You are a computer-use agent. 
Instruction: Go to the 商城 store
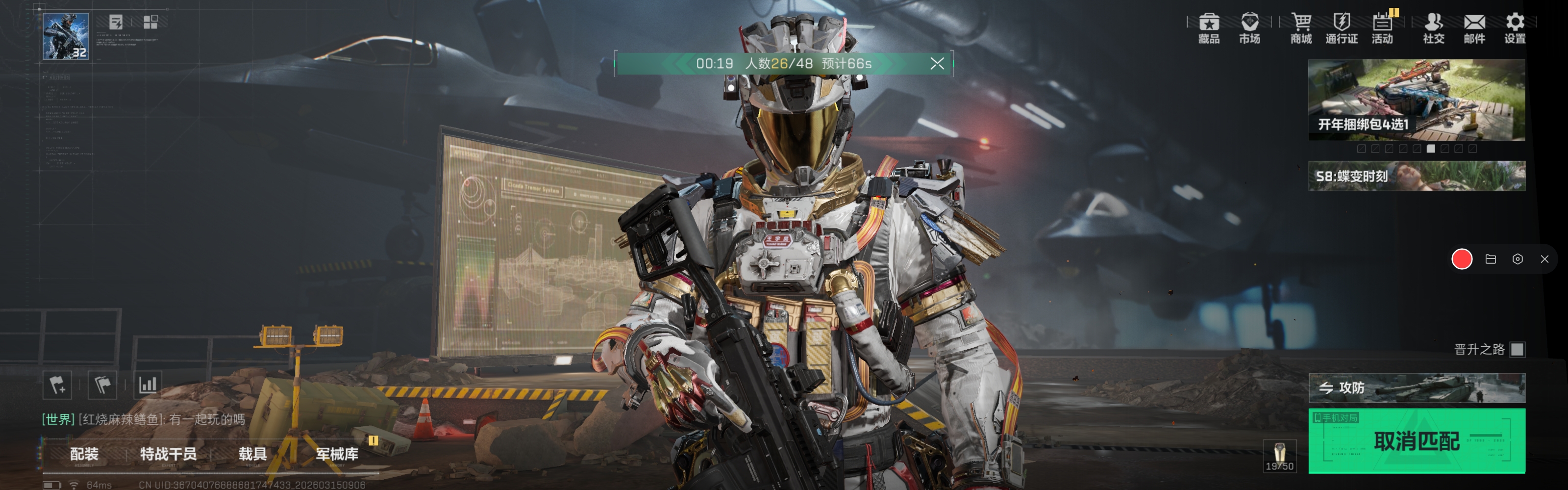coord(1301,28)
